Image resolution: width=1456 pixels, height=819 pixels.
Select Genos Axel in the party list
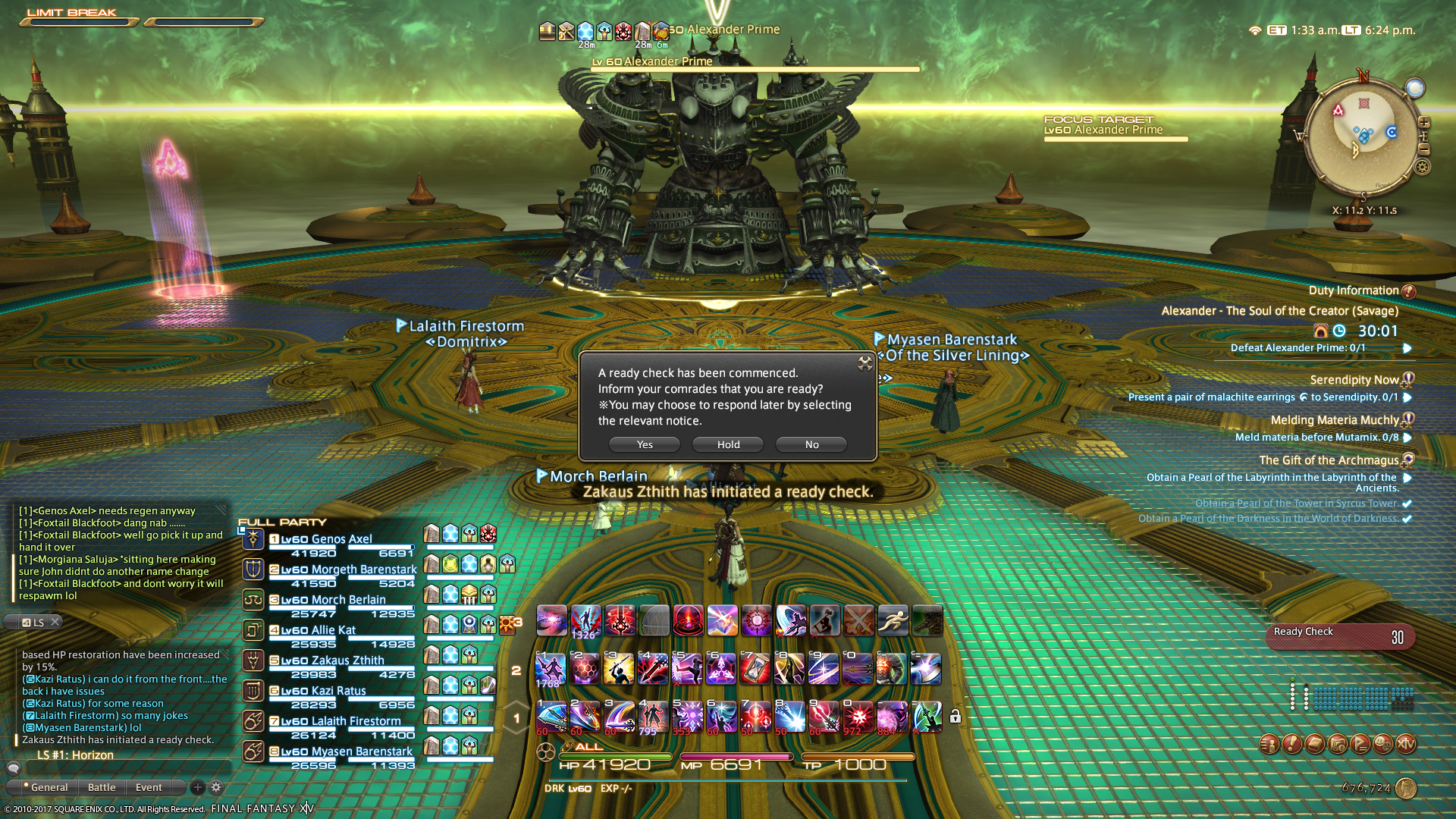[x=341, y=539]
